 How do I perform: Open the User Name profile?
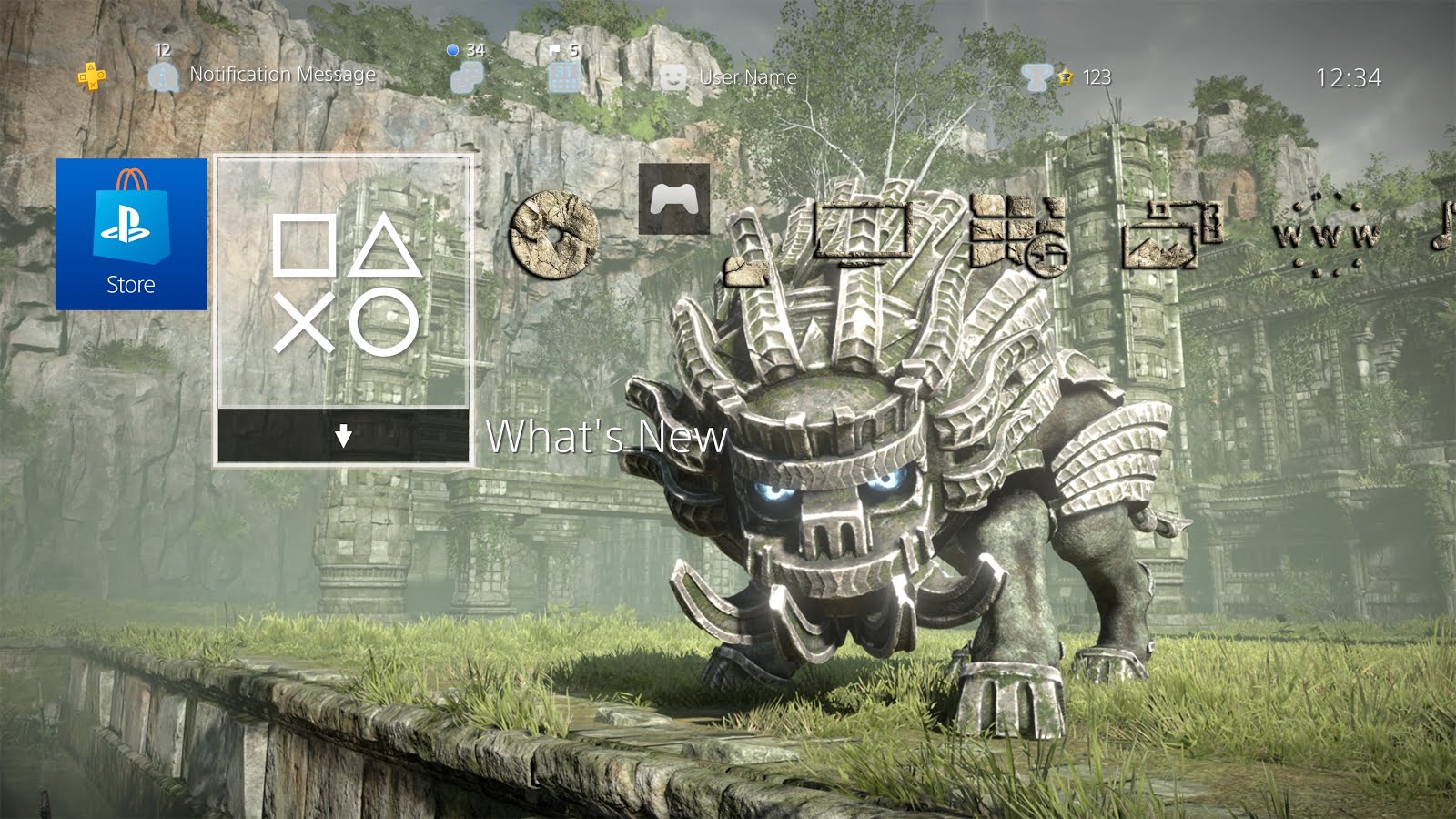click(746, 77)
